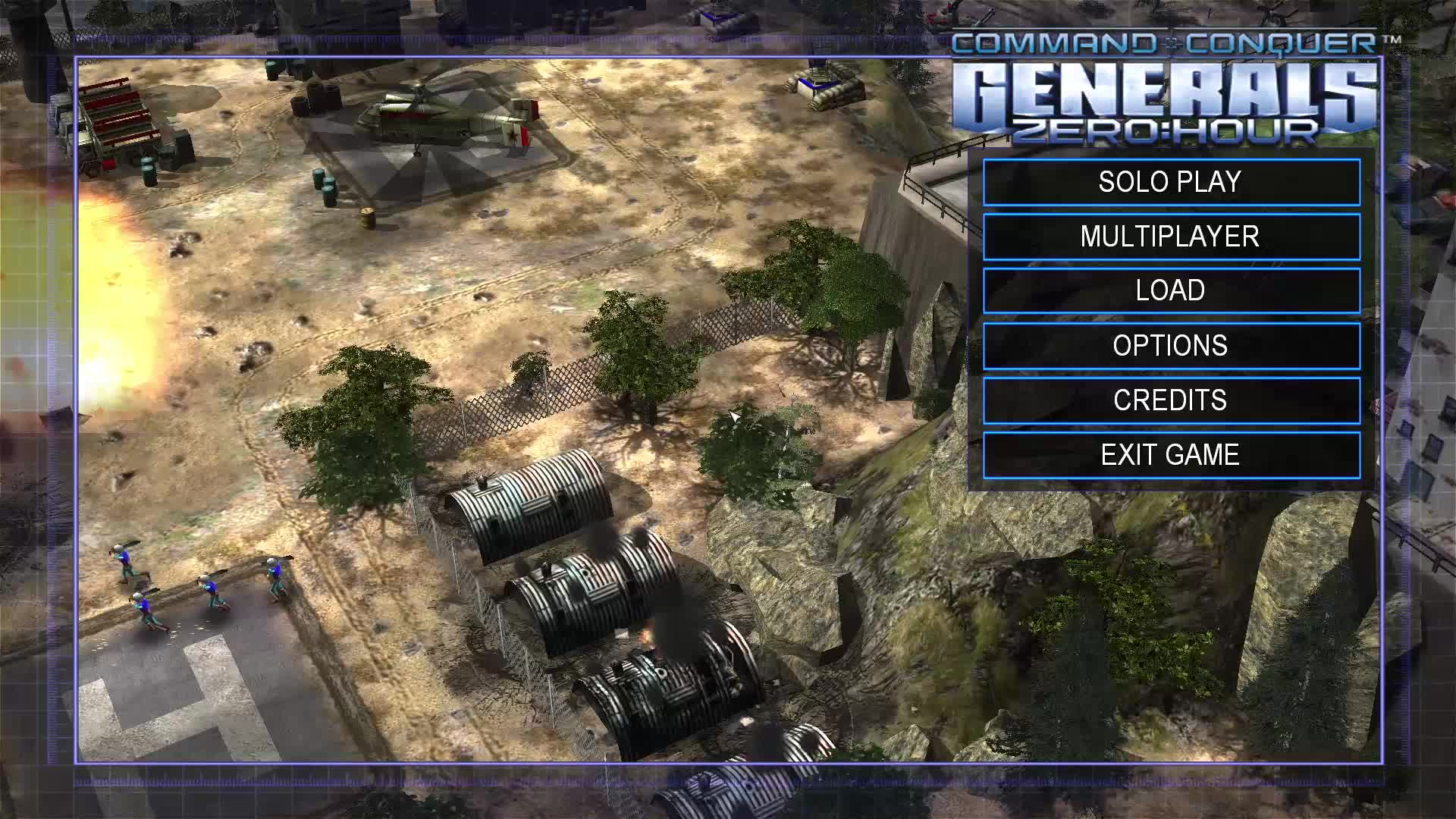Select the Multiplayer option

coord(1171,237)
